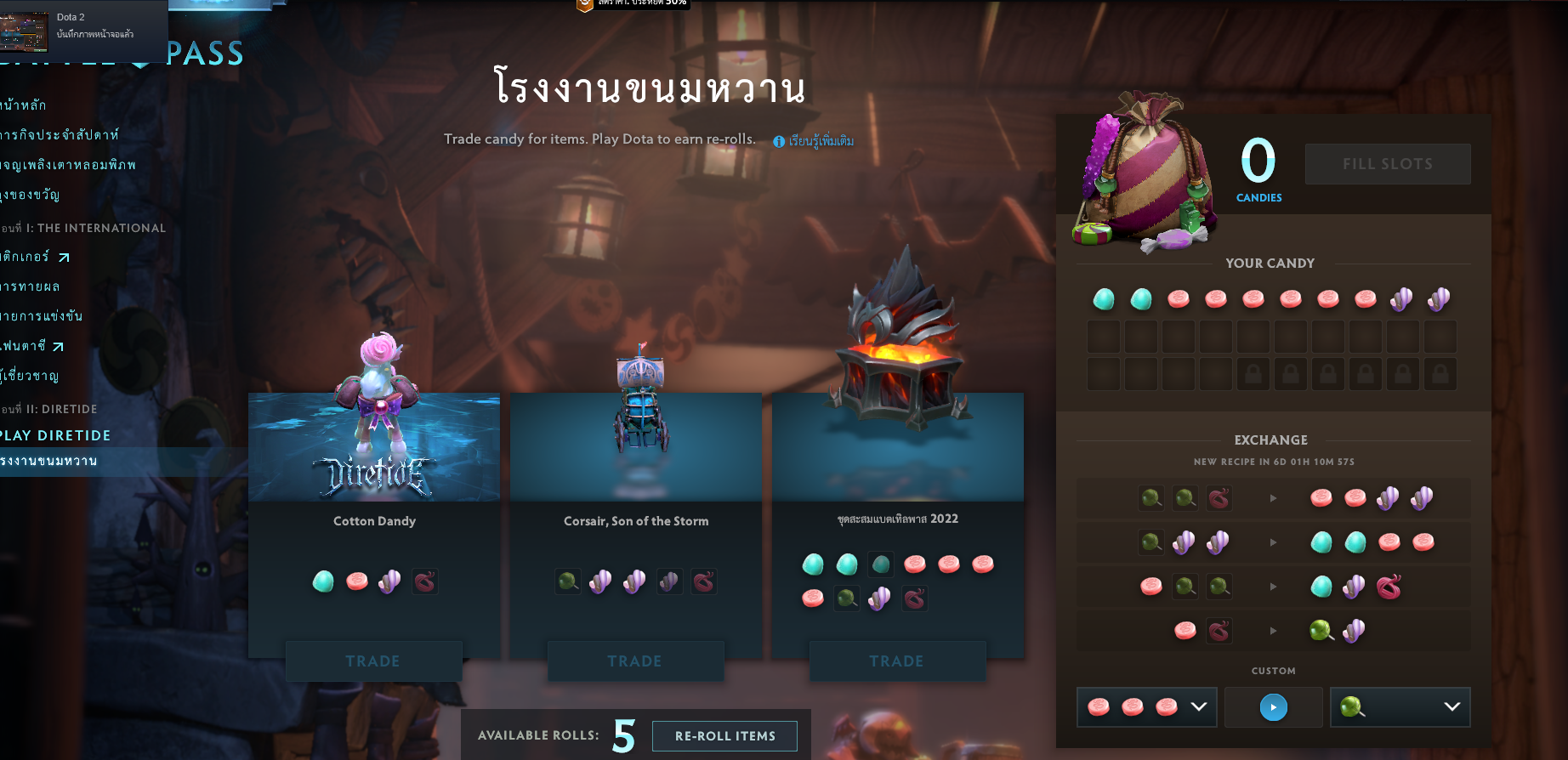Click the red worm candy in the third recipe
Screen dimensions: 1568x760
pos(1389,587)
